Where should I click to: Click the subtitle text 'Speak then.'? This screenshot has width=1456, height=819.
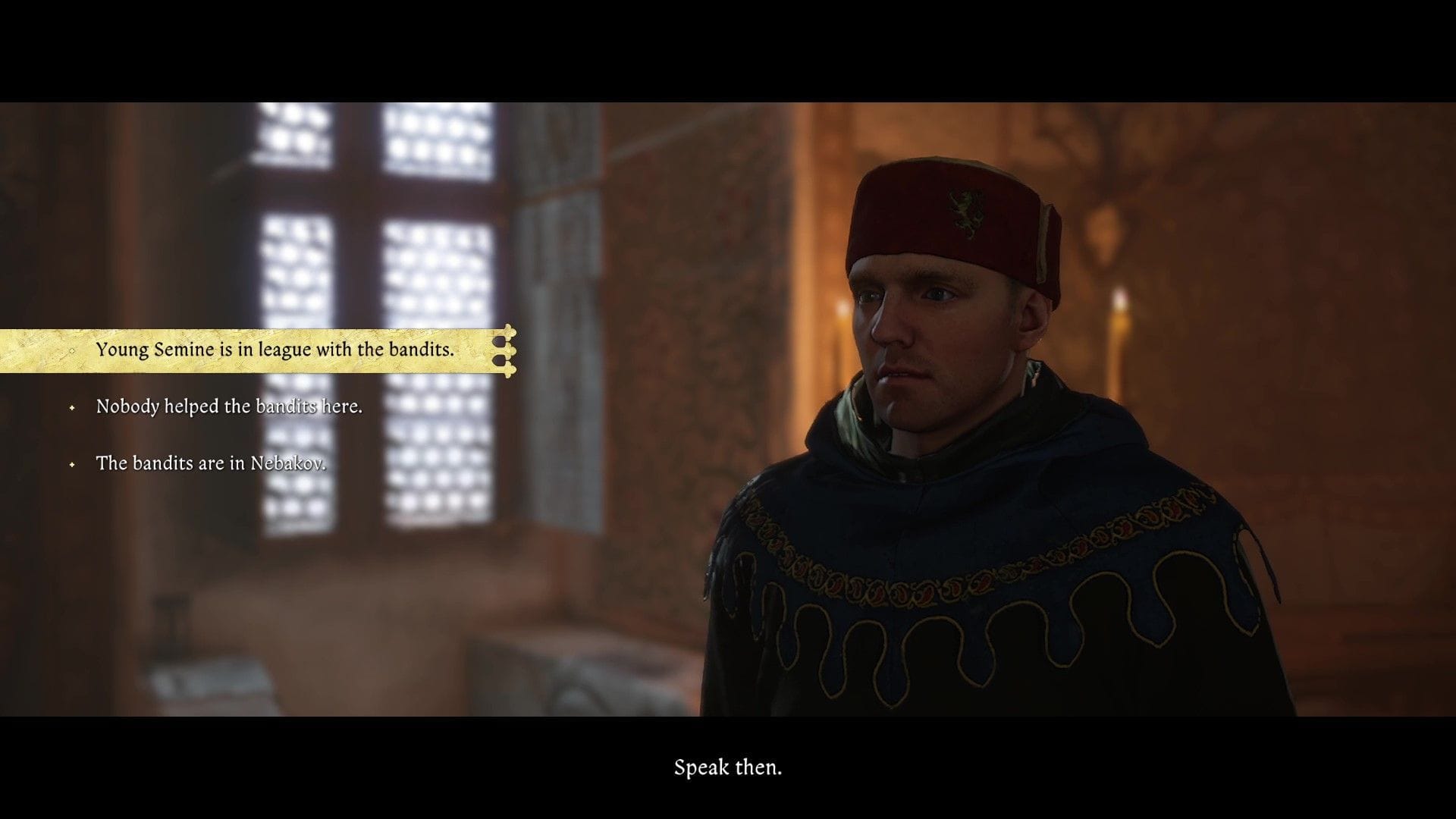(727, 767)
